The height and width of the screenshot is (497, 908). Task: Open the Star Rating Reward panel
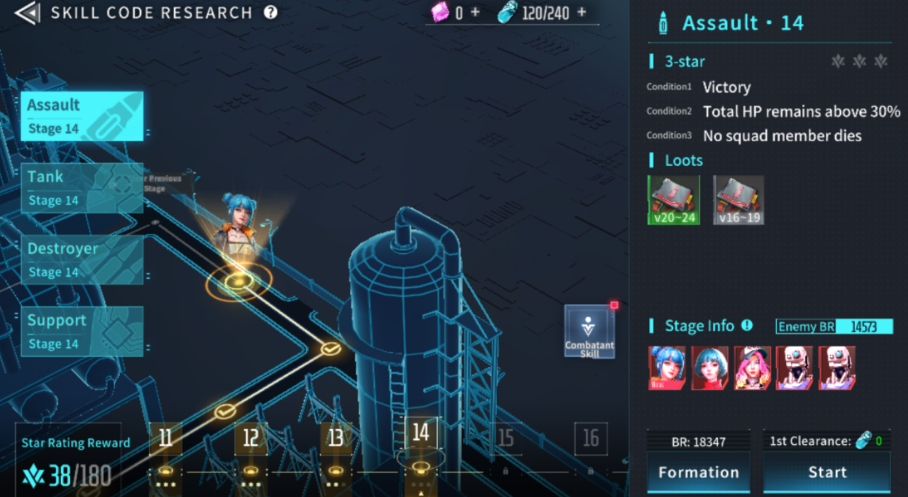click(x=76, y=461)
